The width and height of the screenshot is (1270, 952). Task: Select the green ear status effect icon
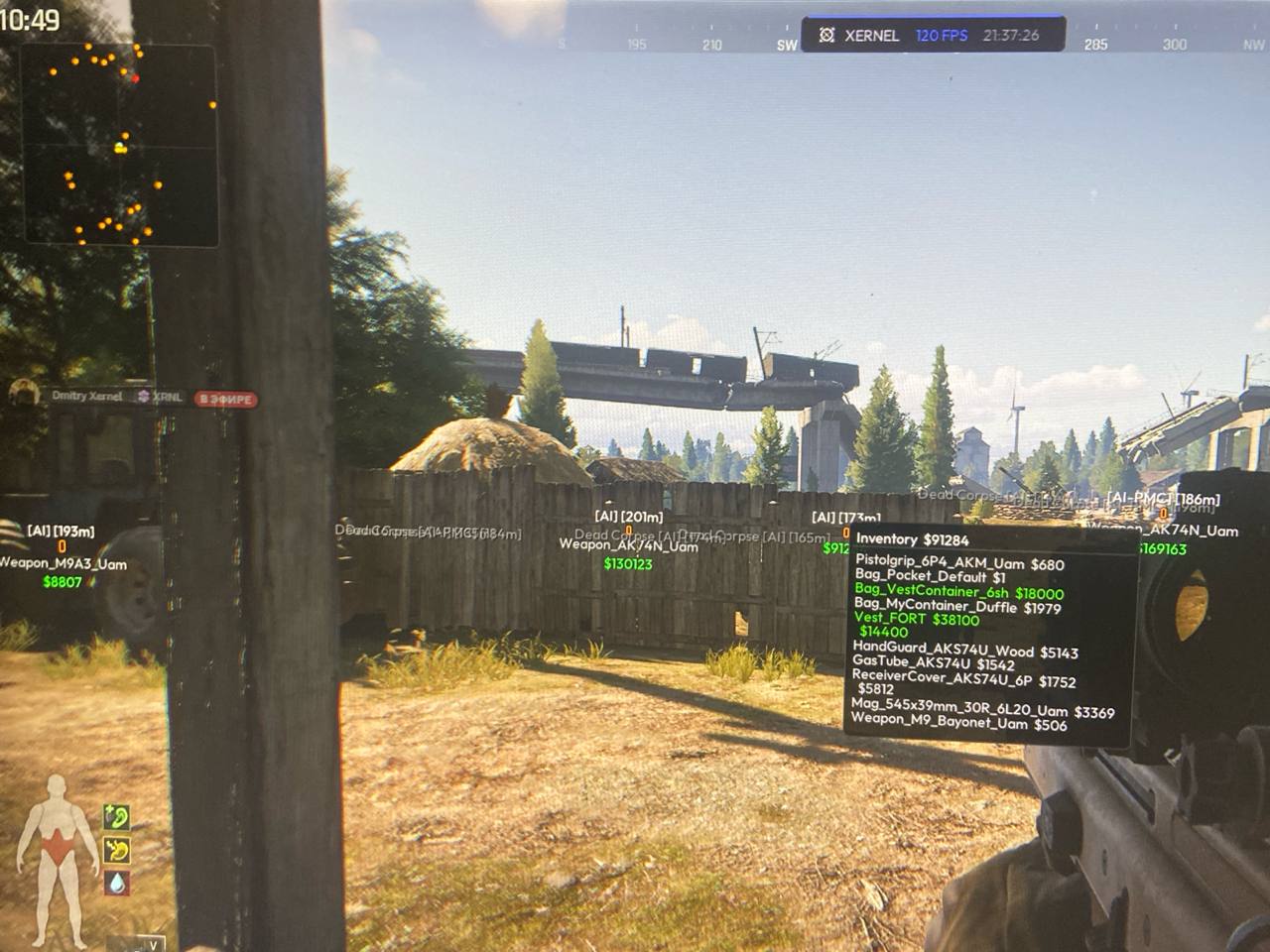(117, 817)
